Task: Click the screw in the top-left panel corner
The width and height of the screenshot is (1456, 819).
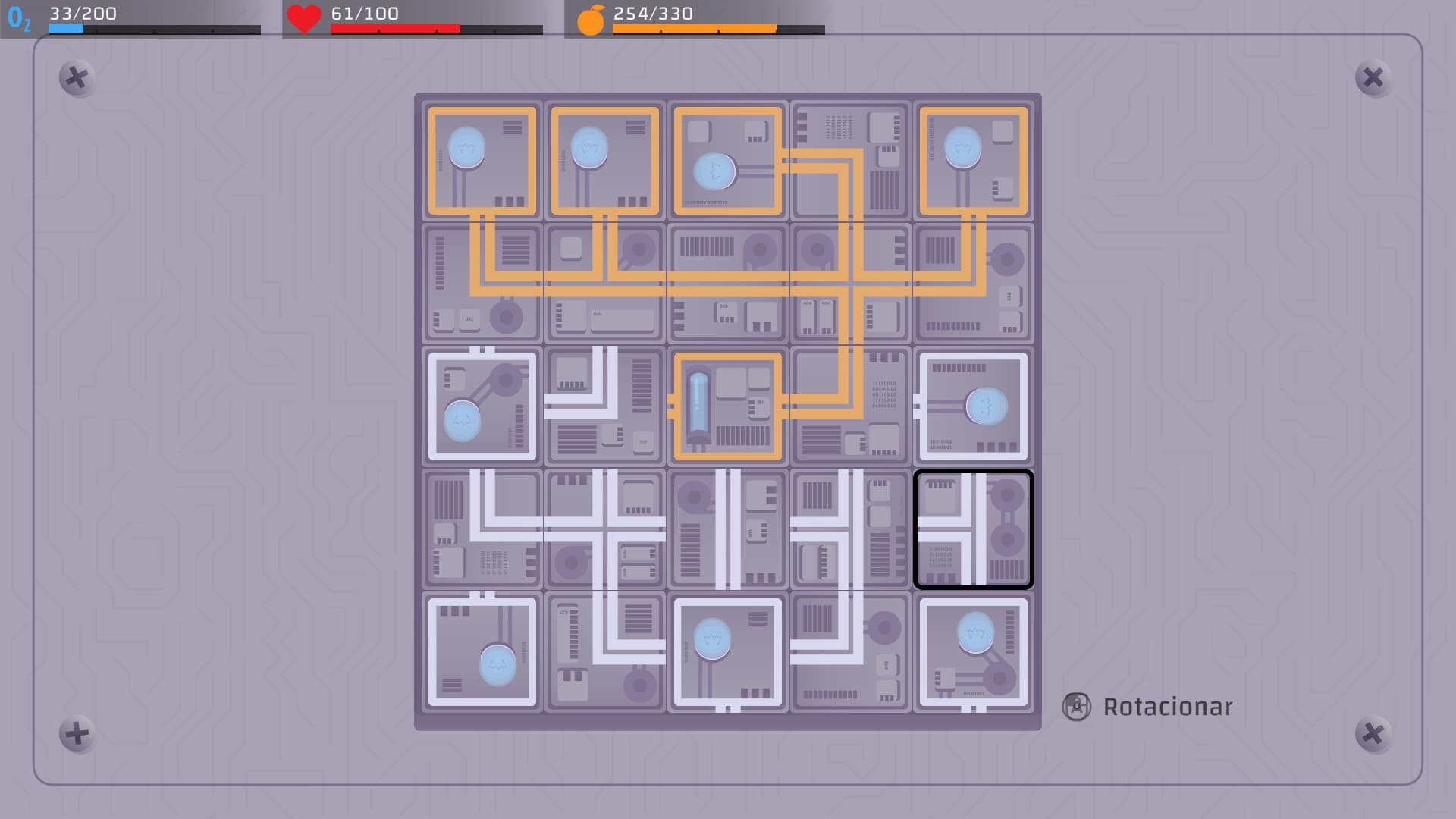Action: pos(76,78)
